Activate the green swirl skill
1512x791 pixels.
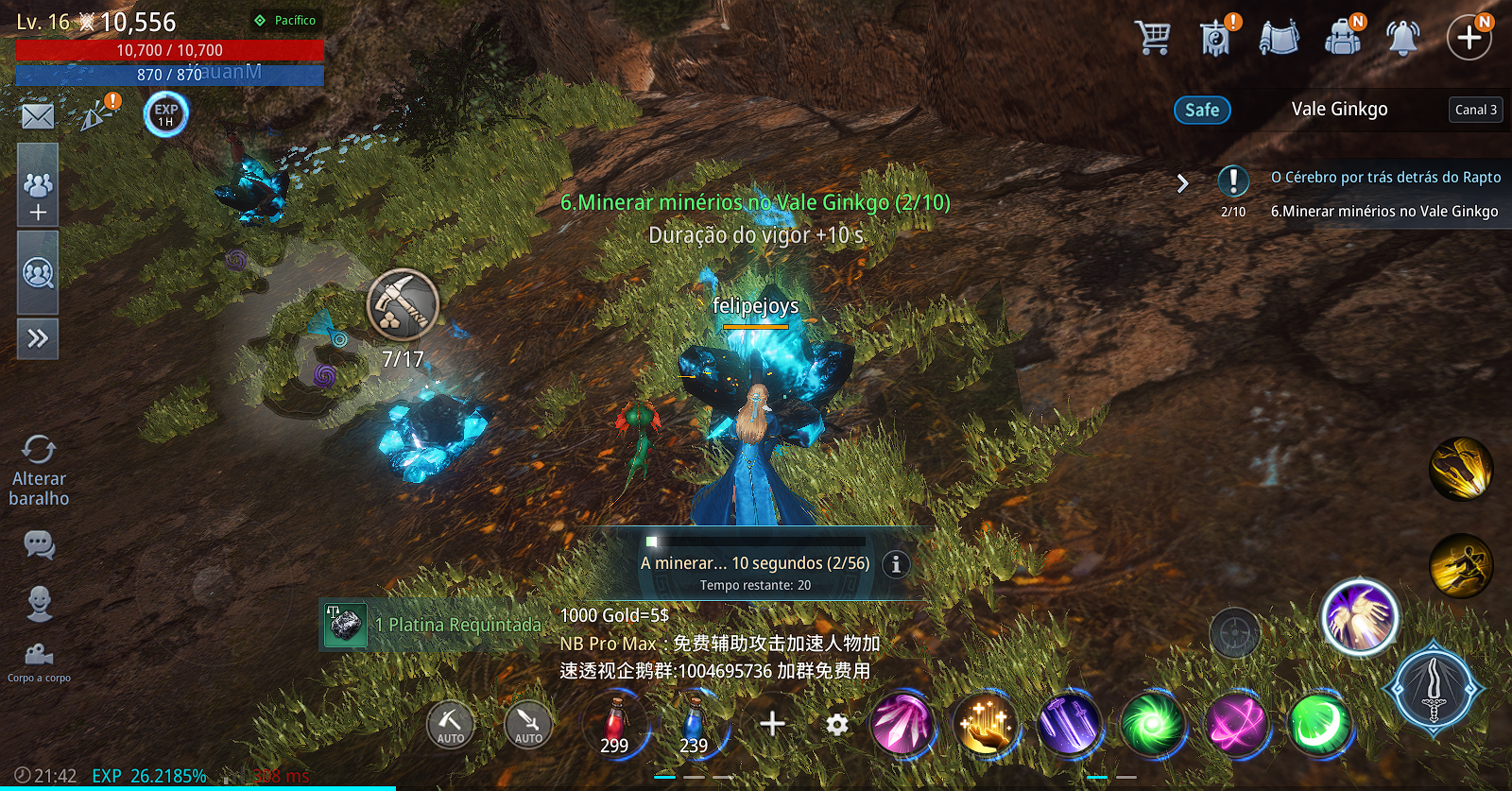tap(1152, 725)
